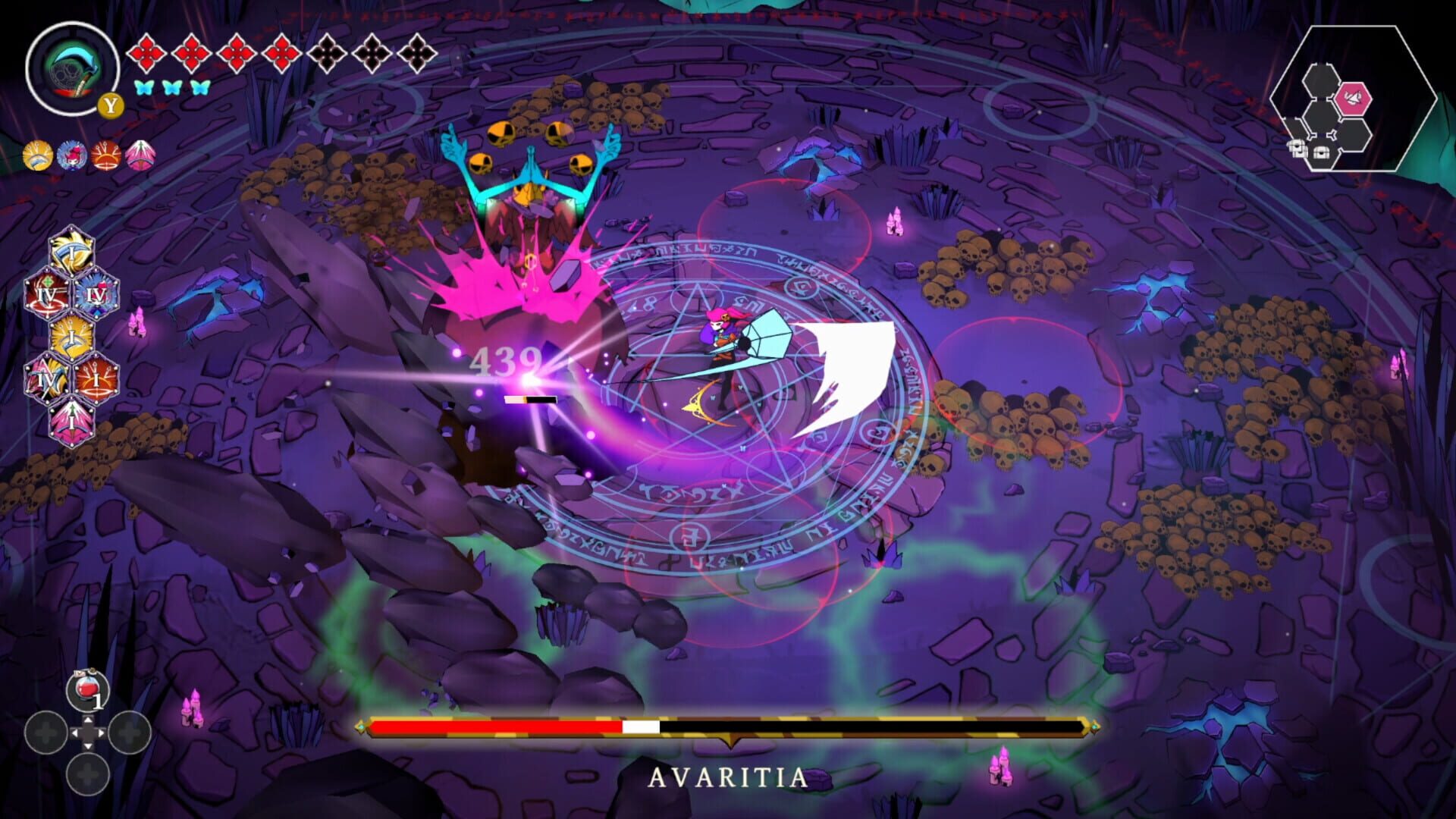This screenshot has height=819, width=1456.
Task: Open the pink blossom buff icon
Action: [141, 155]
